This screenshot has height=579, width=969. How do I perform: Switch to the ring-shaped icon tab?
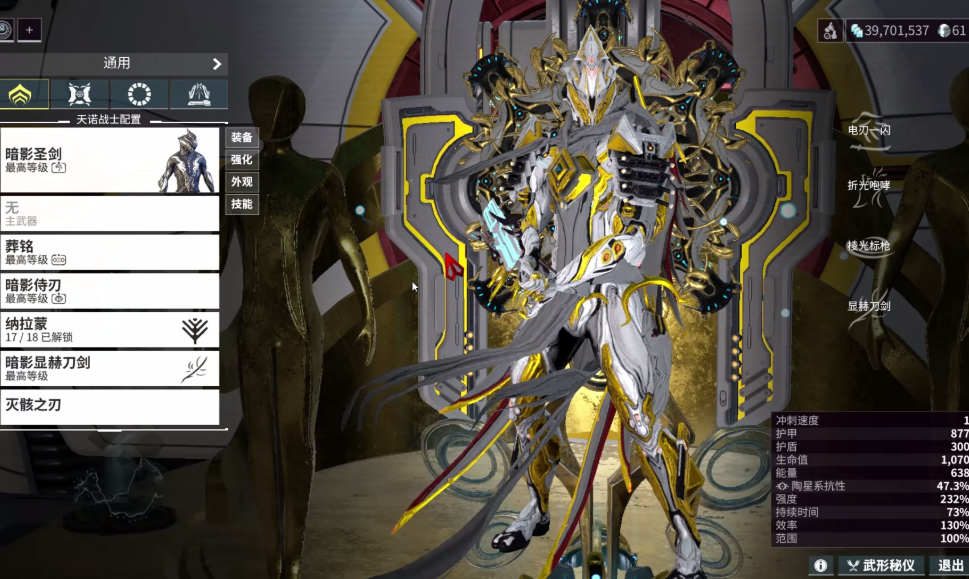139,95
